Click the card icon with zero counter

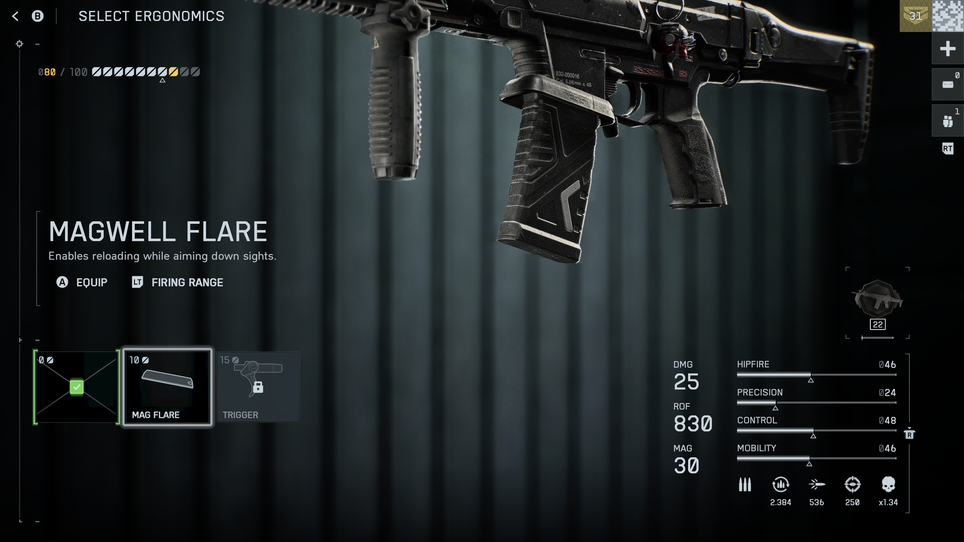point(947,85)
